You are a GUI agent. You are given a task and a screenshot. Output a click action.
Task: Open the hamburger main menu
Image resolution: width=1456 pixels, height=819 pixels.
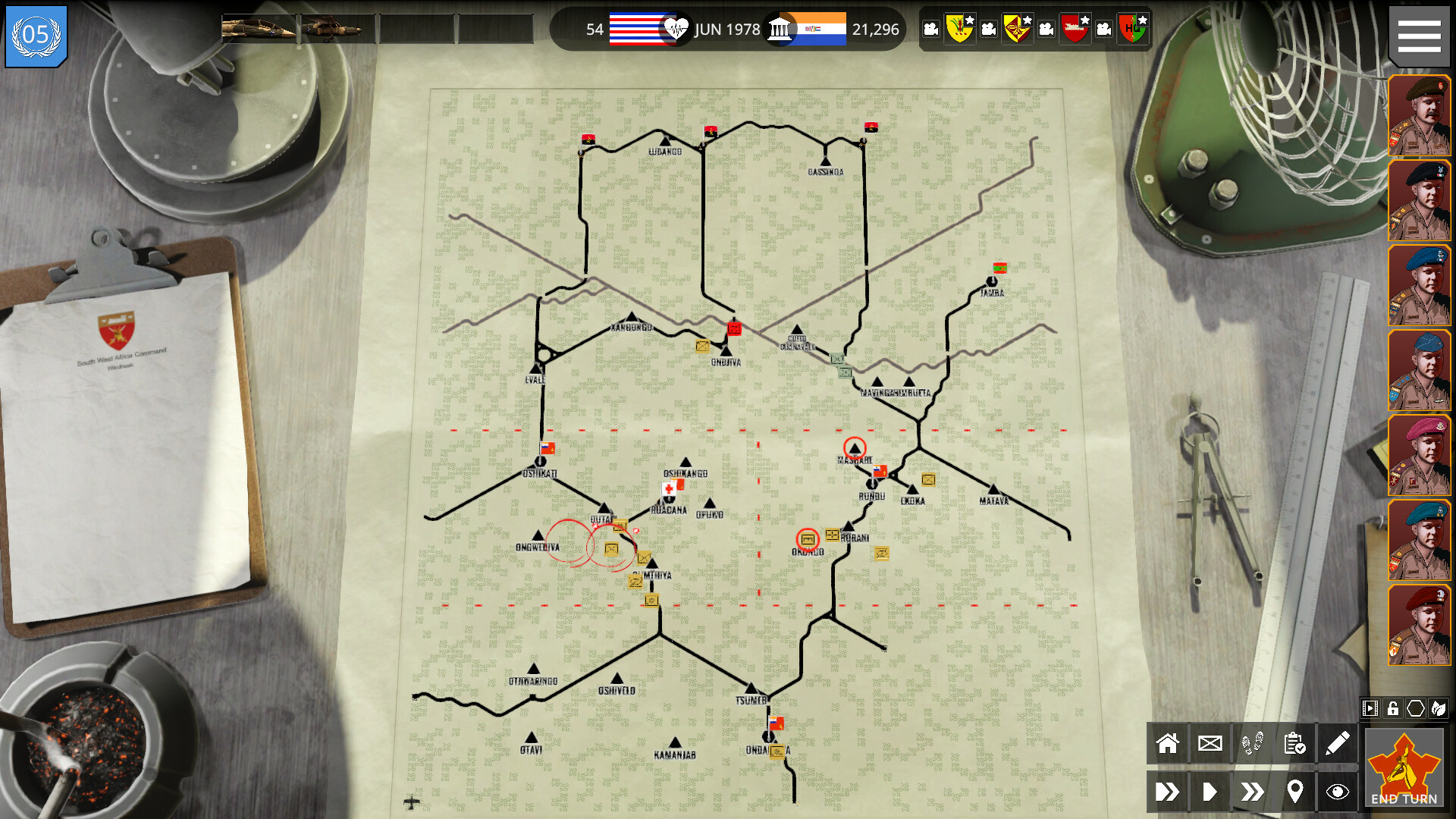coord(1419,36)
